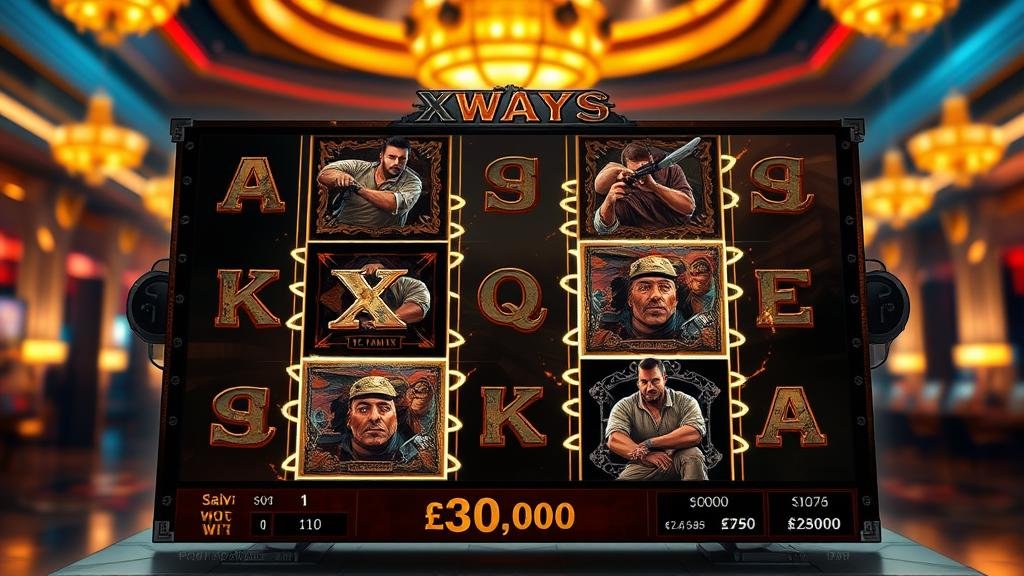Click the £23000 panel in bottom bar

click(811, 523)
